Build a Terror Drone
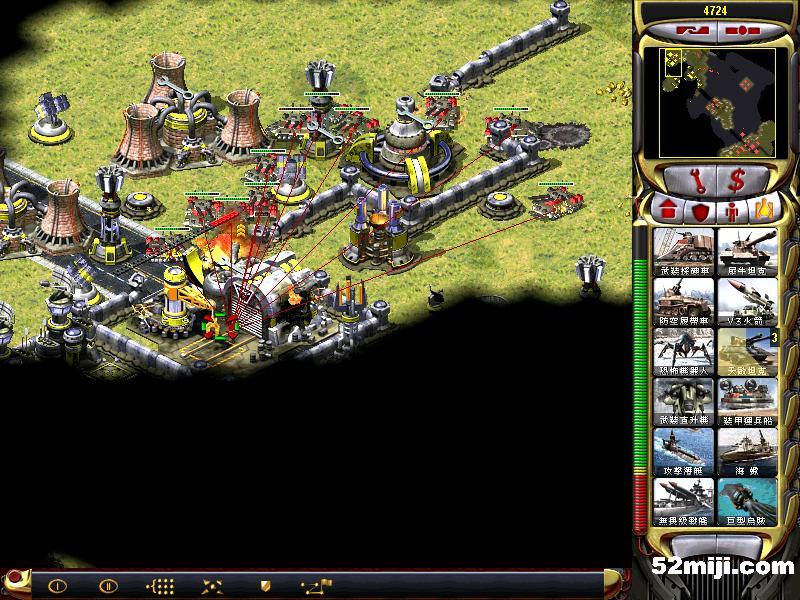The height and width of the screenshot is (600, 800). 683,351
